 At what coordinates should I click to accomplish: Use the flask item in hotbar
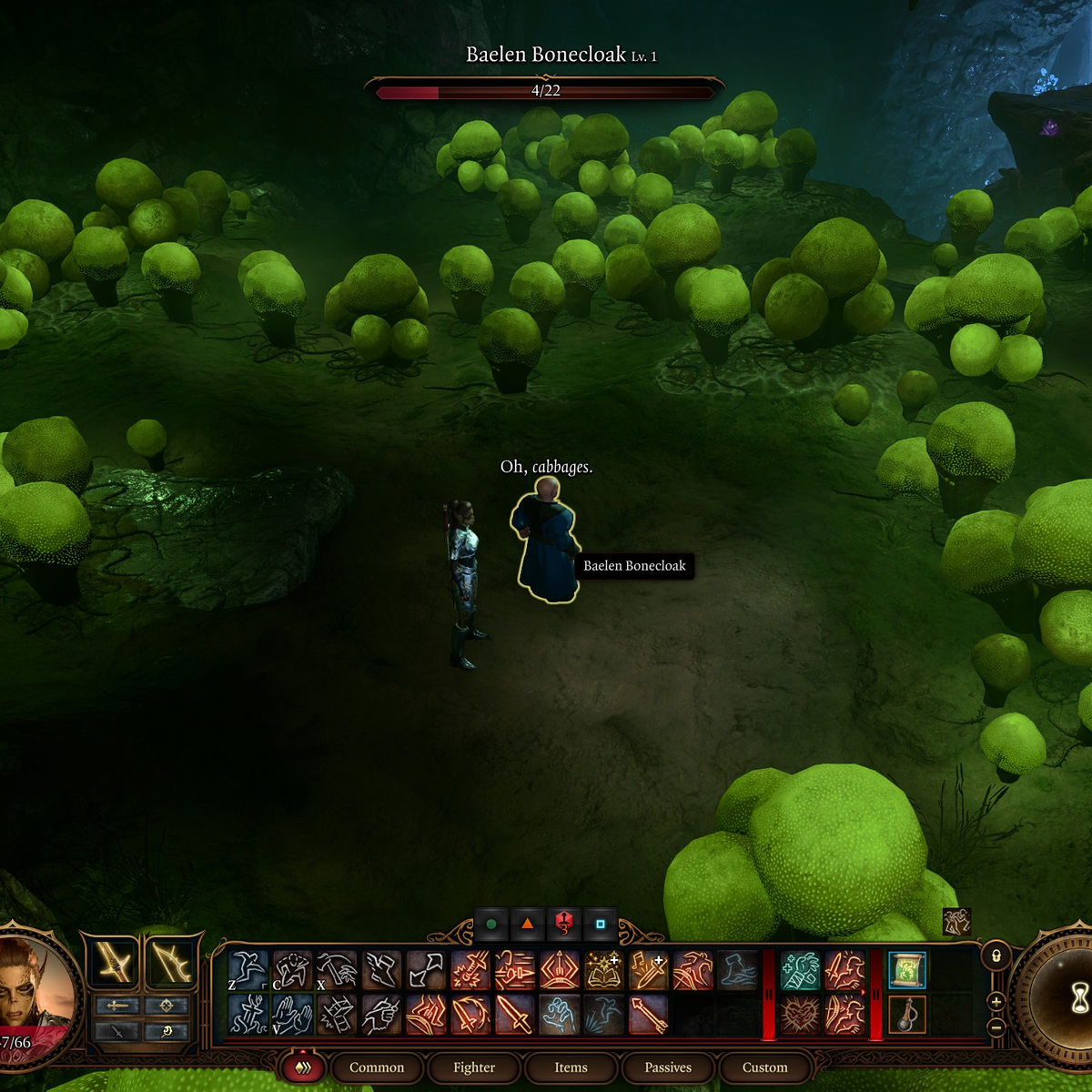pyautogui.click(x=906, y=1014)
